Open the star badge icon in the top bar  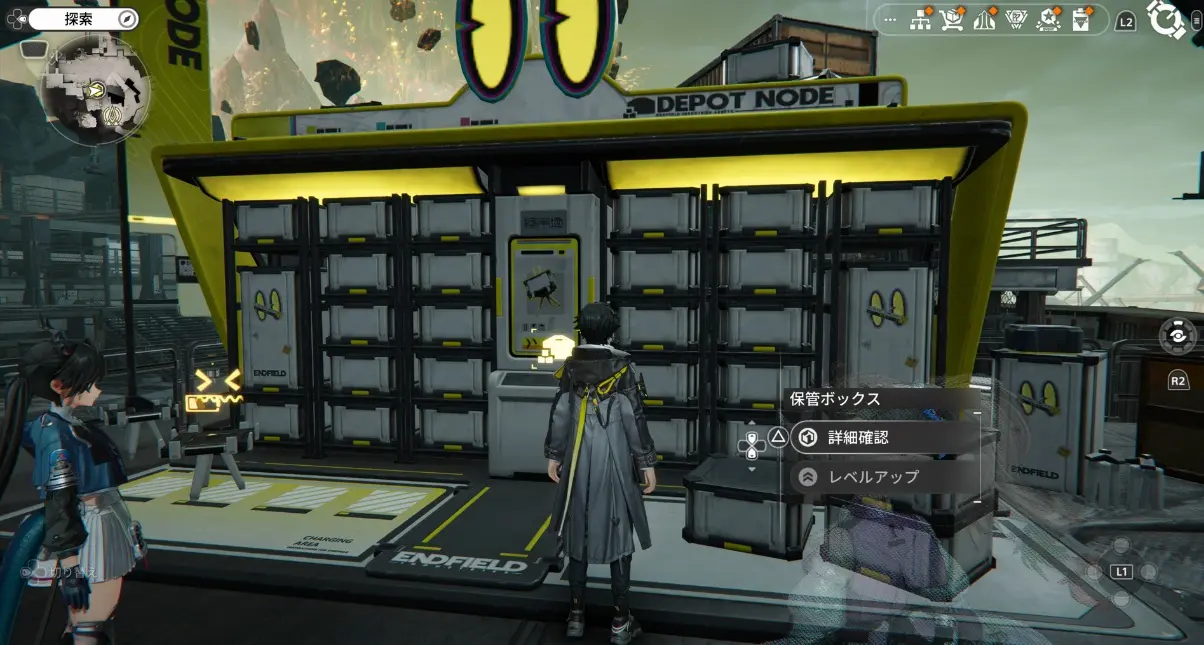click(x=1048, y=20)
